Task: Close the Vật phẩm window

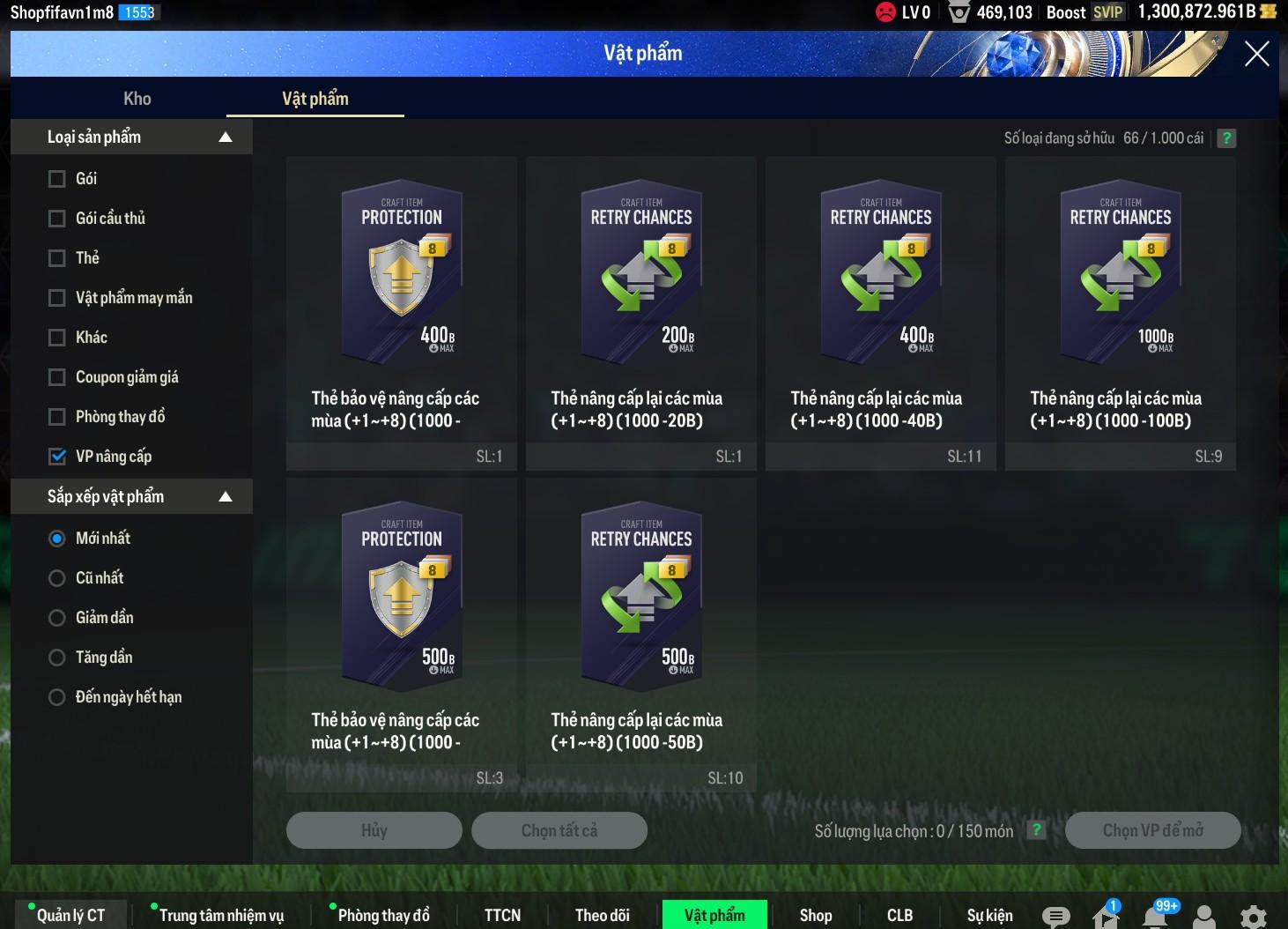Action: point(1256,54)
